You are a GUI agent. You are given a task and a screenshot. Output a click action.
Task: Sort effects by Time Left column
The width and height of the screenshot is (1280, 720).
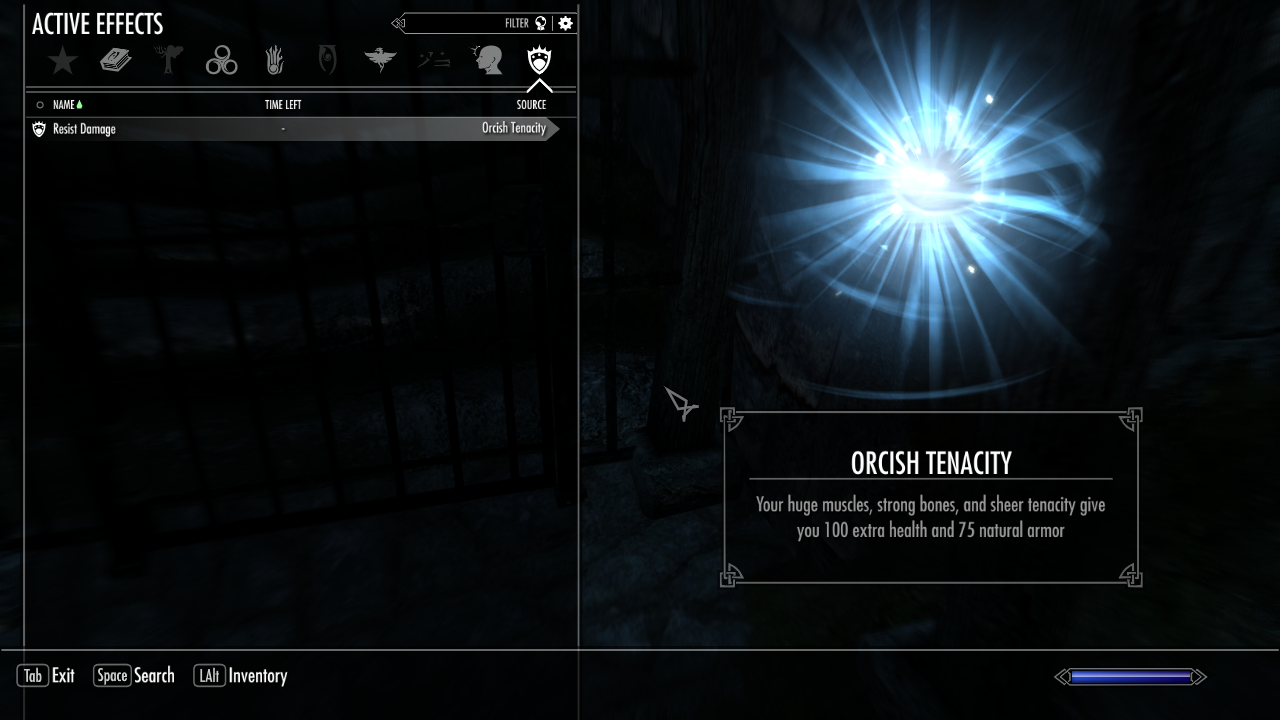(283, 105)
